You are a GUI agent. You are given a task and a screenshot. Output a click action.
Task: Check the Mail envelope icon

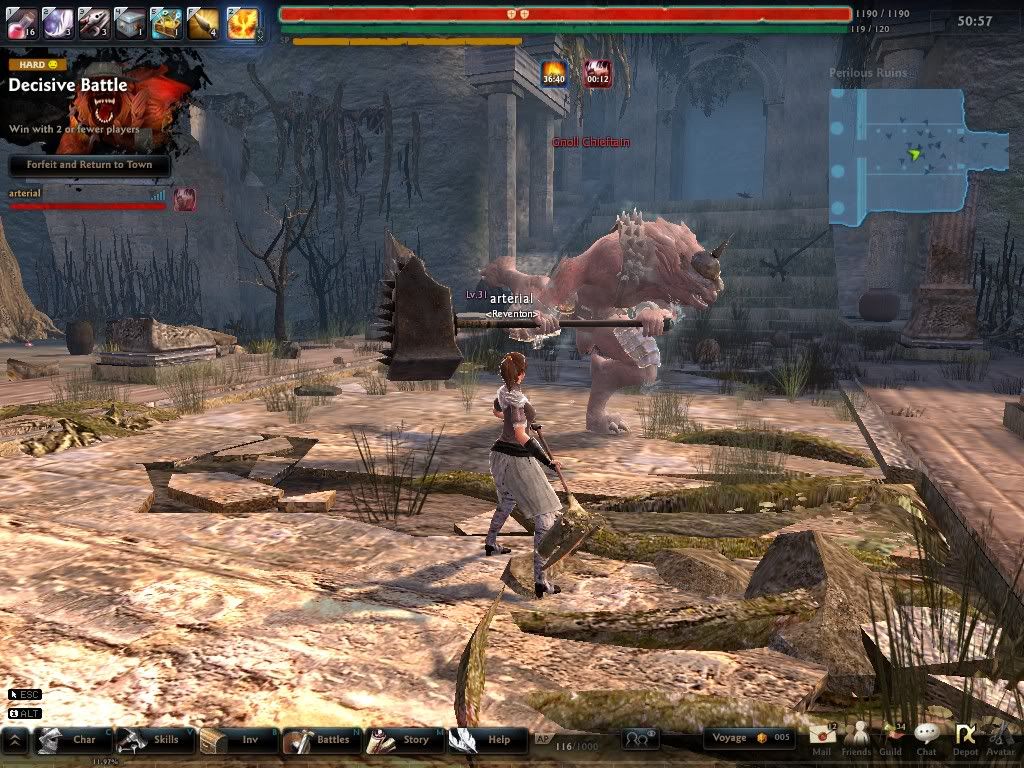(x=822, y=737)
